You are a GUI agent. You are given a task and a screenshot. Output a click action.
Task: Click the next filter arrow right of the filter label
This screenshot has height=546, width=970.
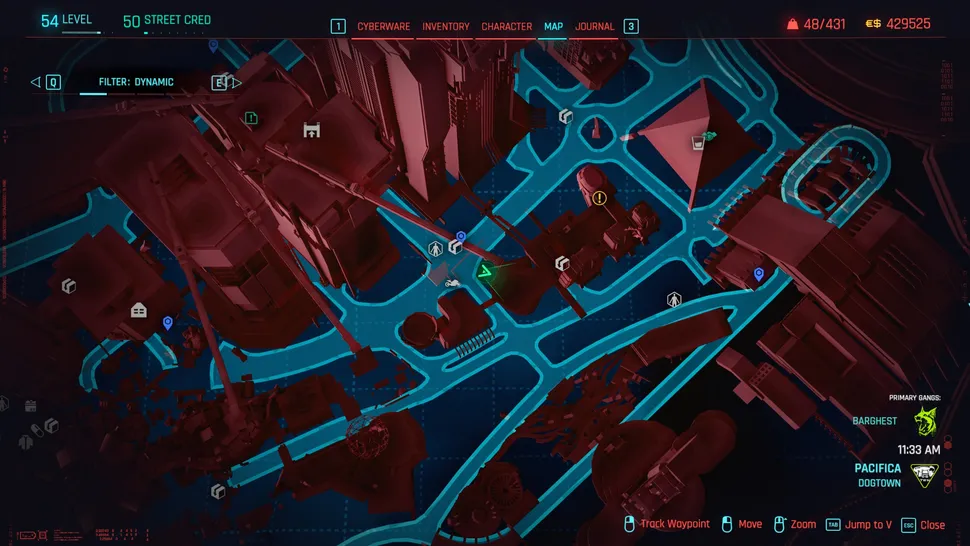236,82
